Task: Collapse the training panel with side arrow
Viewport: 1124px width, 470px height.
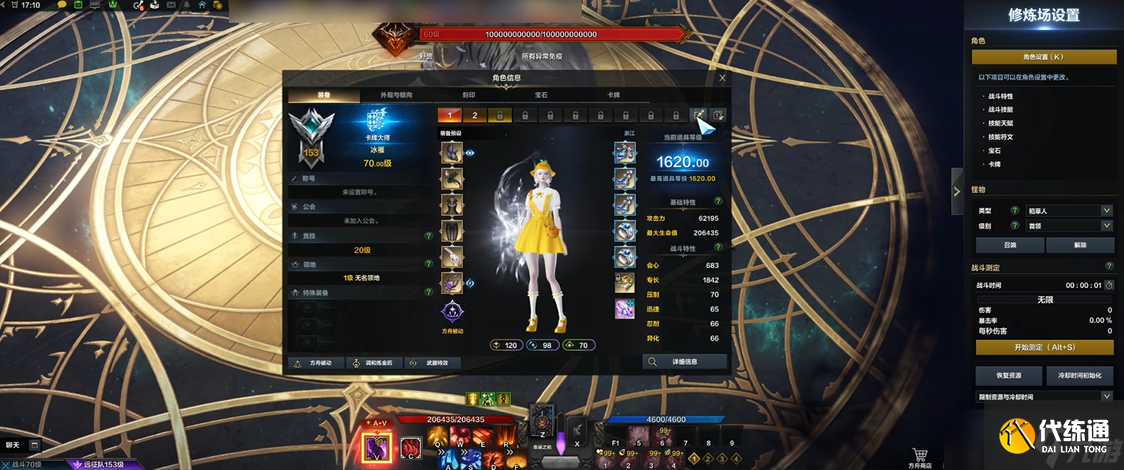Action: (x=957, y=183)
